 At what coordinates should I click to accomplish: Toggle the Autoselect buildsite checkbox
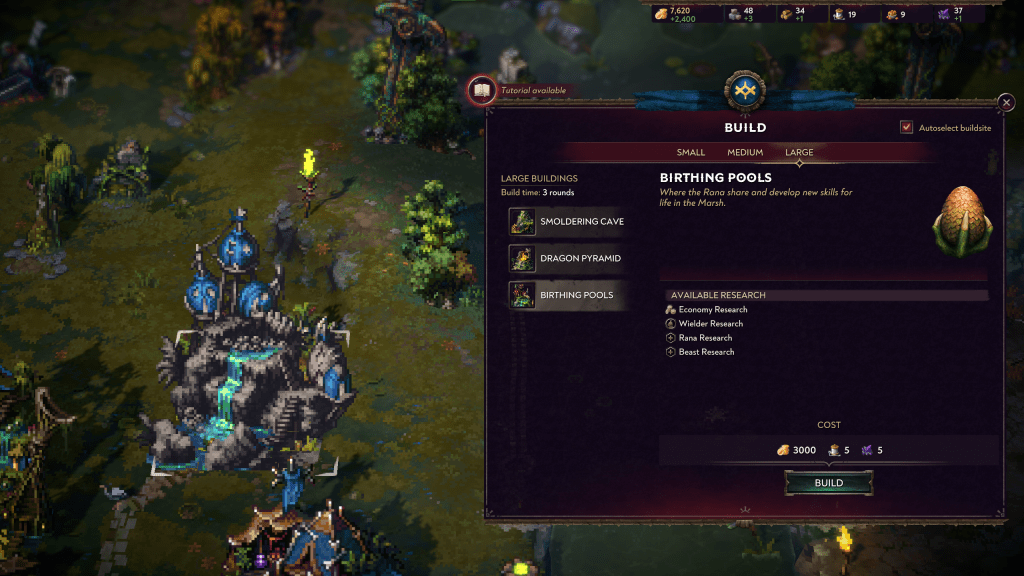(907, 128)
